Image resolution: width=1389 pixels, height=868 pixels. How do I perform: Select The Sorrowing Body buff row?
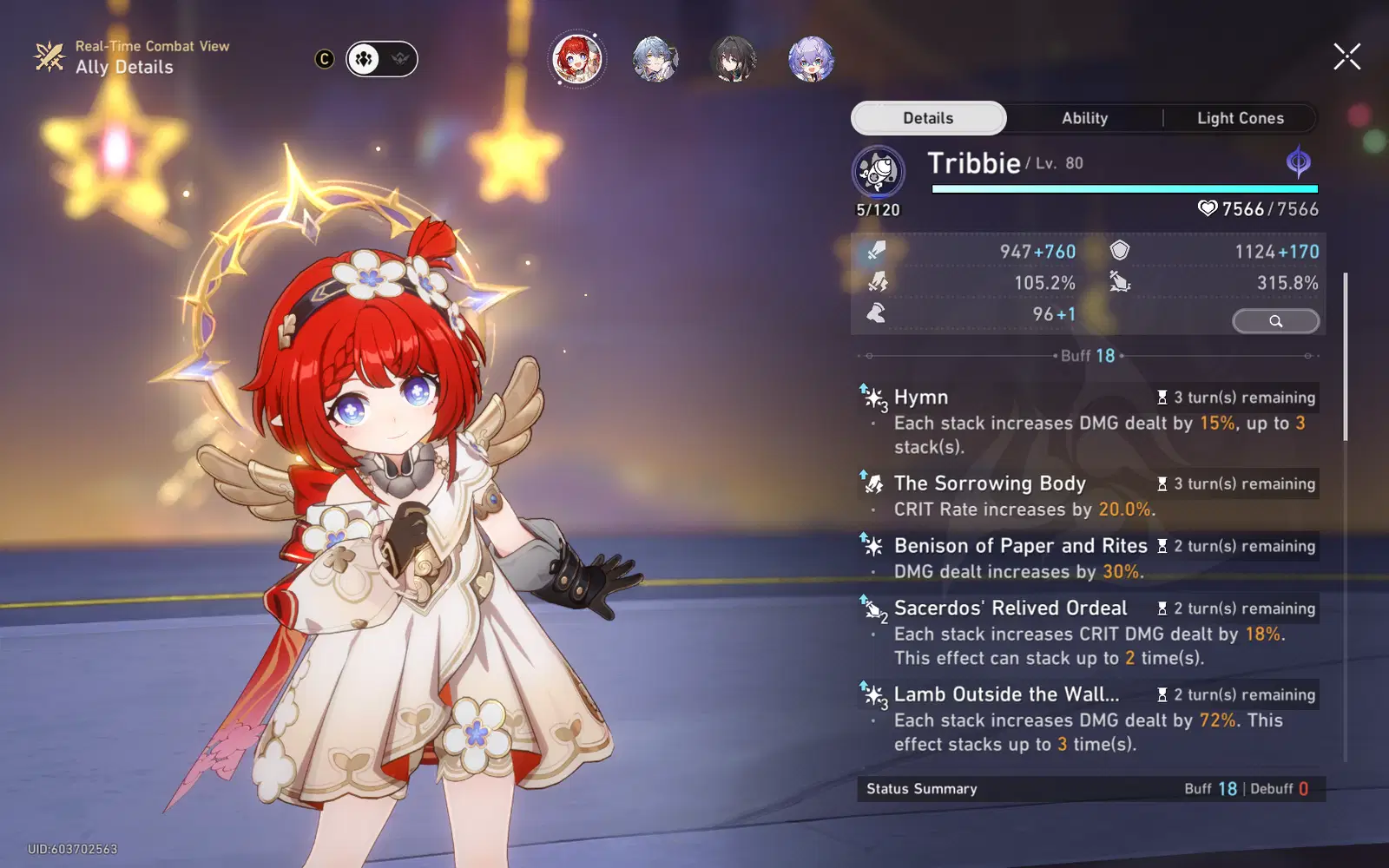[x=1089, y=496]
